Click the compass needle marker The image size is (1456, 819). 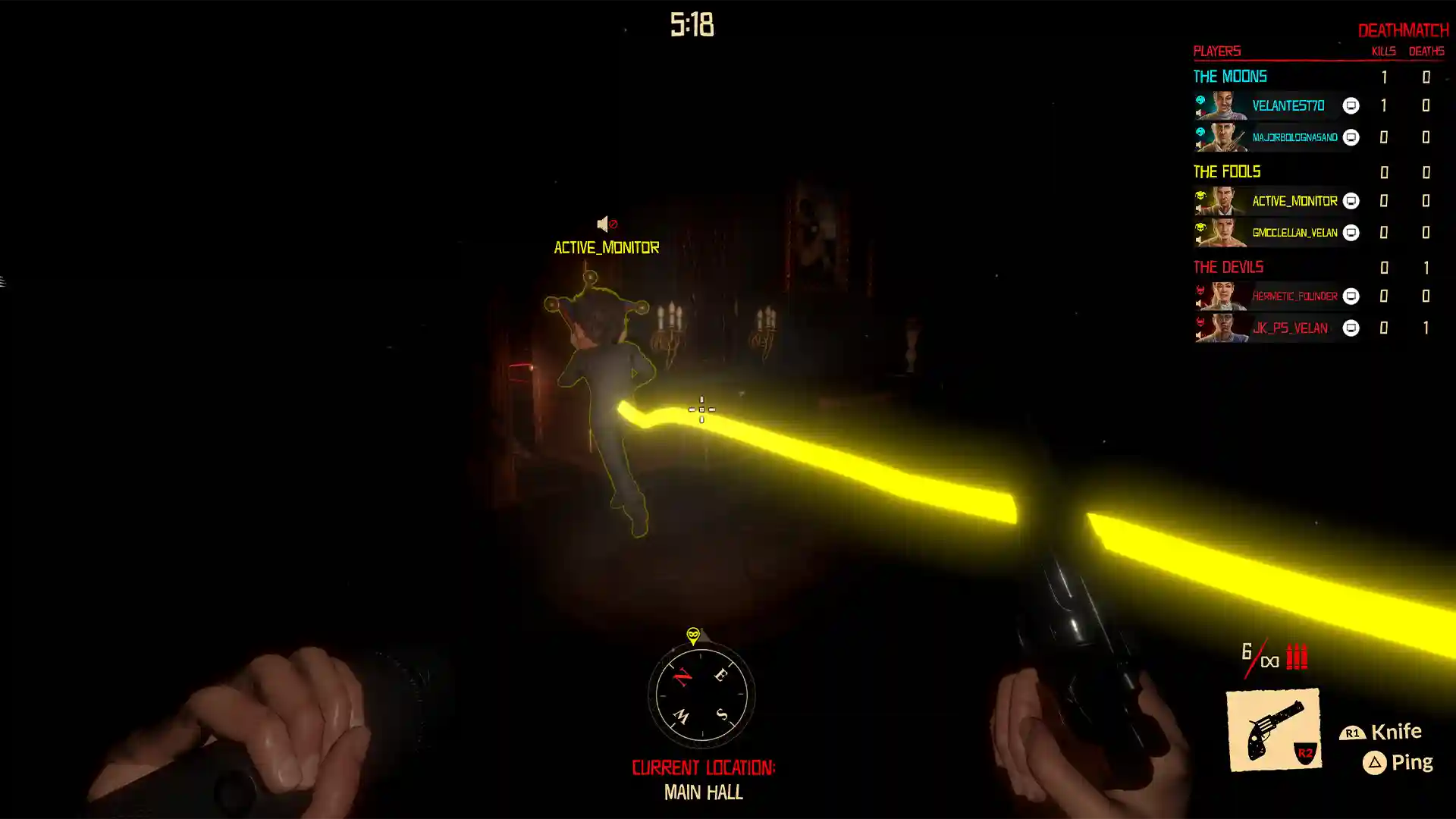692,637
